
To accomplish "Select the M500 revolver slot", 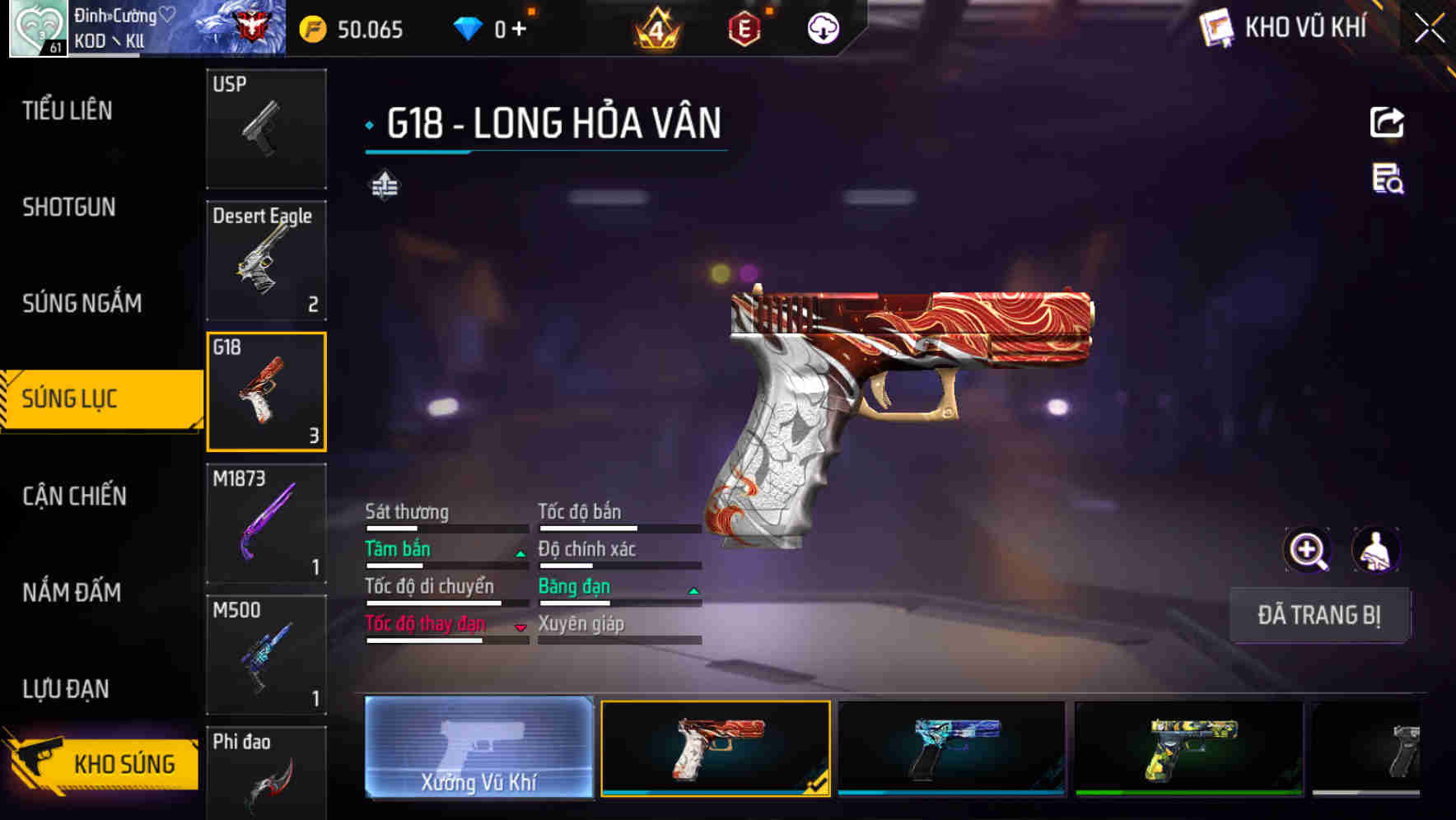I will coord(266,655).
